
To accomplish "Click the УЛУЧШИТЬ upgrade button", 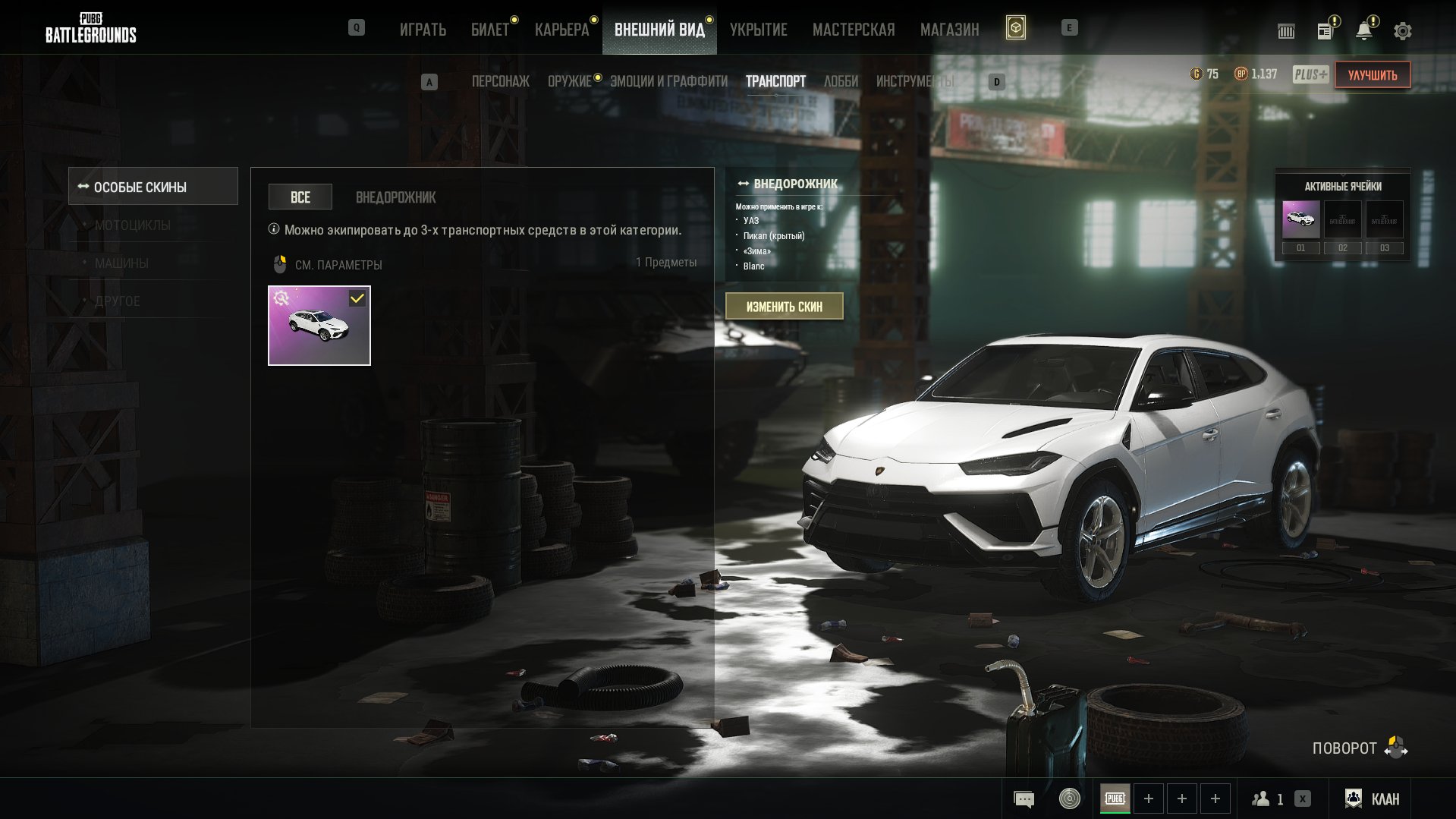I will pos(1372,75).
